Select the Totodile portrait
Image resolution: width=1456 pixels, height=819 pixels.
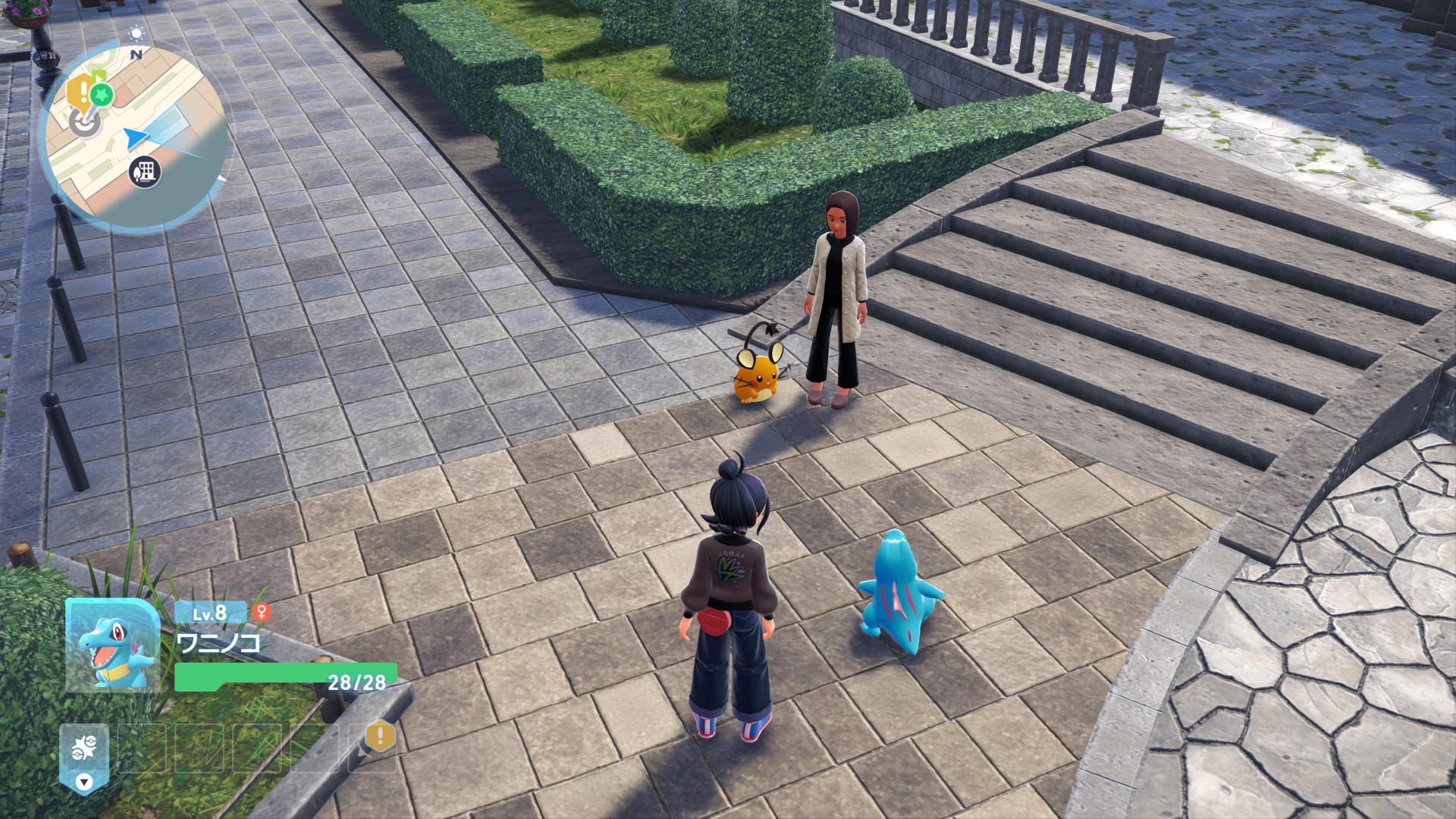coord(112,646)
